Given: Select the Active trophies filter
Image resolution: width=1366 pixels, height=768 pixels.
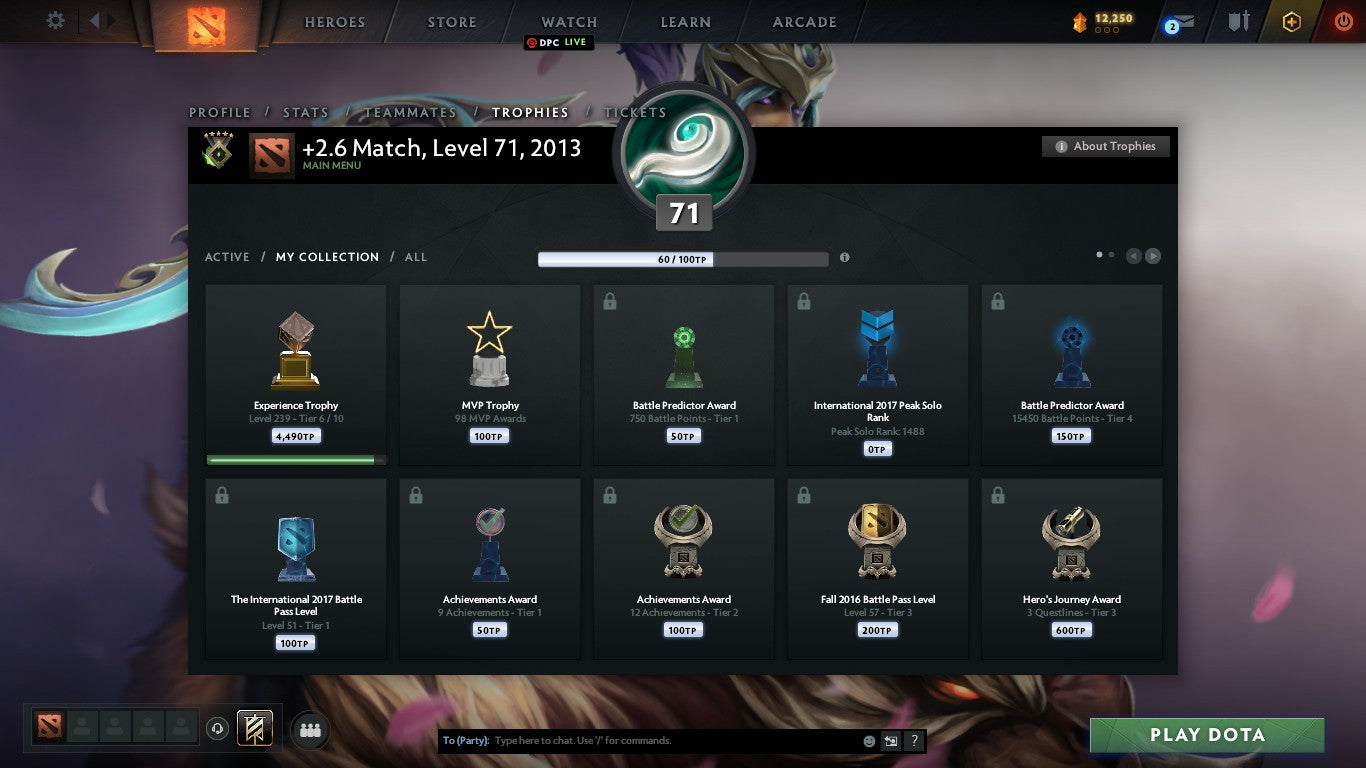Looking at the screenshot, I should coord(227,257).
